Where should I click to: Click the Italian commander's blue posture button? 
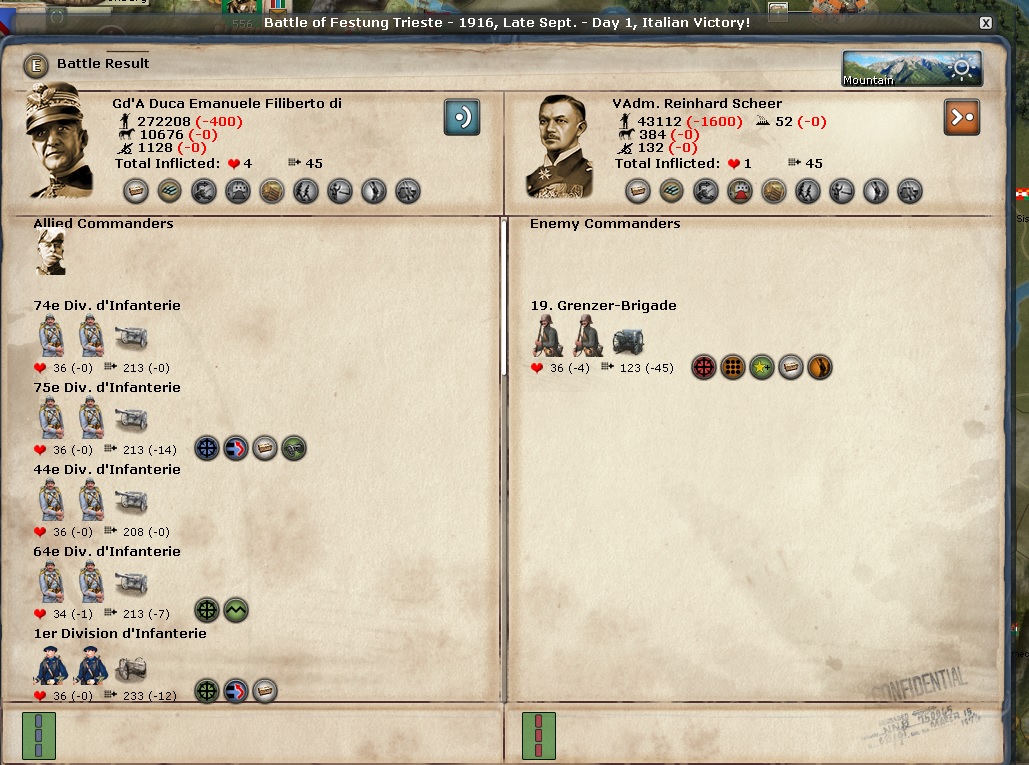[462, 117]
